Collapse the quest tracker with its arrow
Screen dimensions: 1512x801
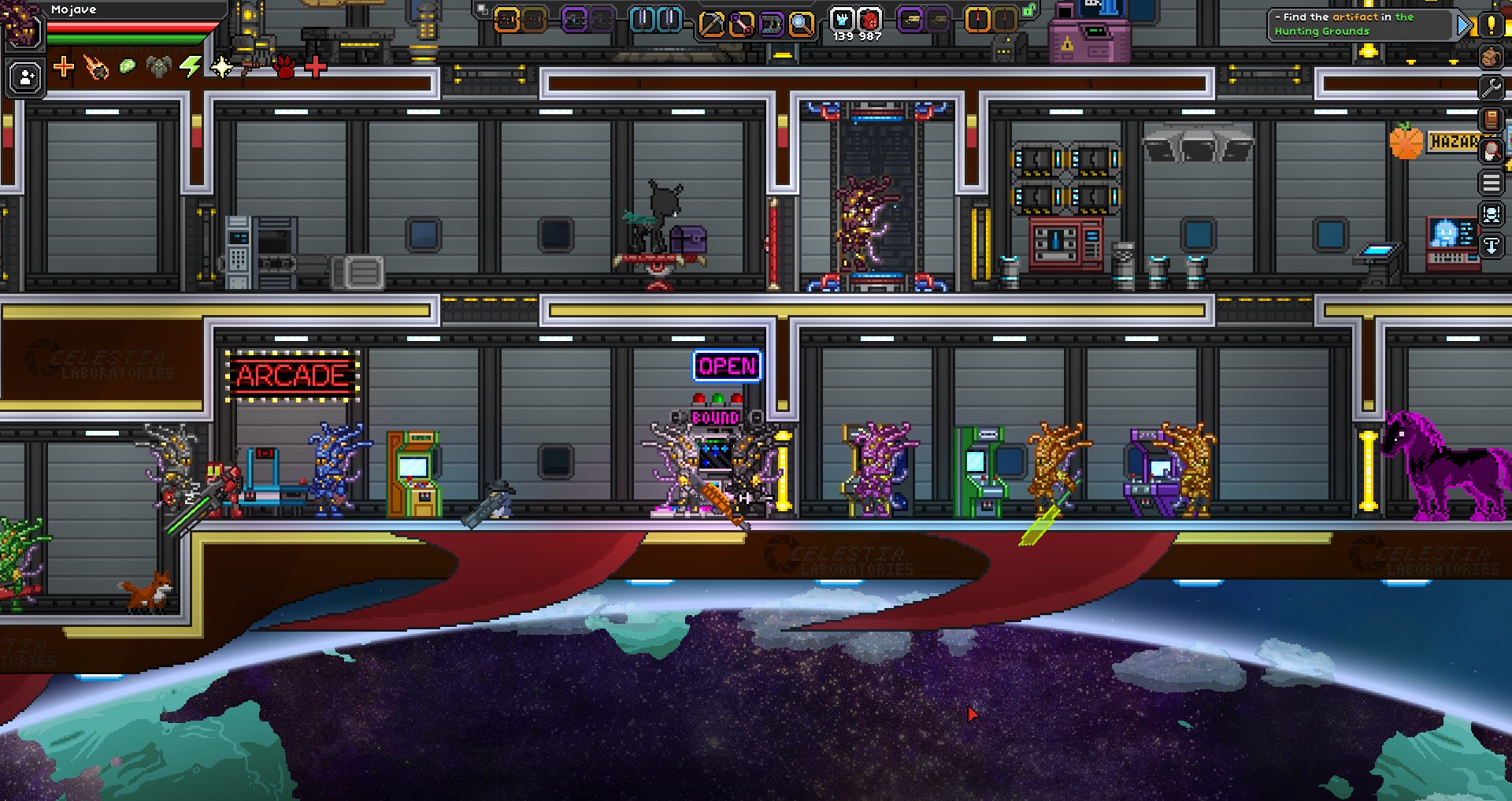(1462, 24)
